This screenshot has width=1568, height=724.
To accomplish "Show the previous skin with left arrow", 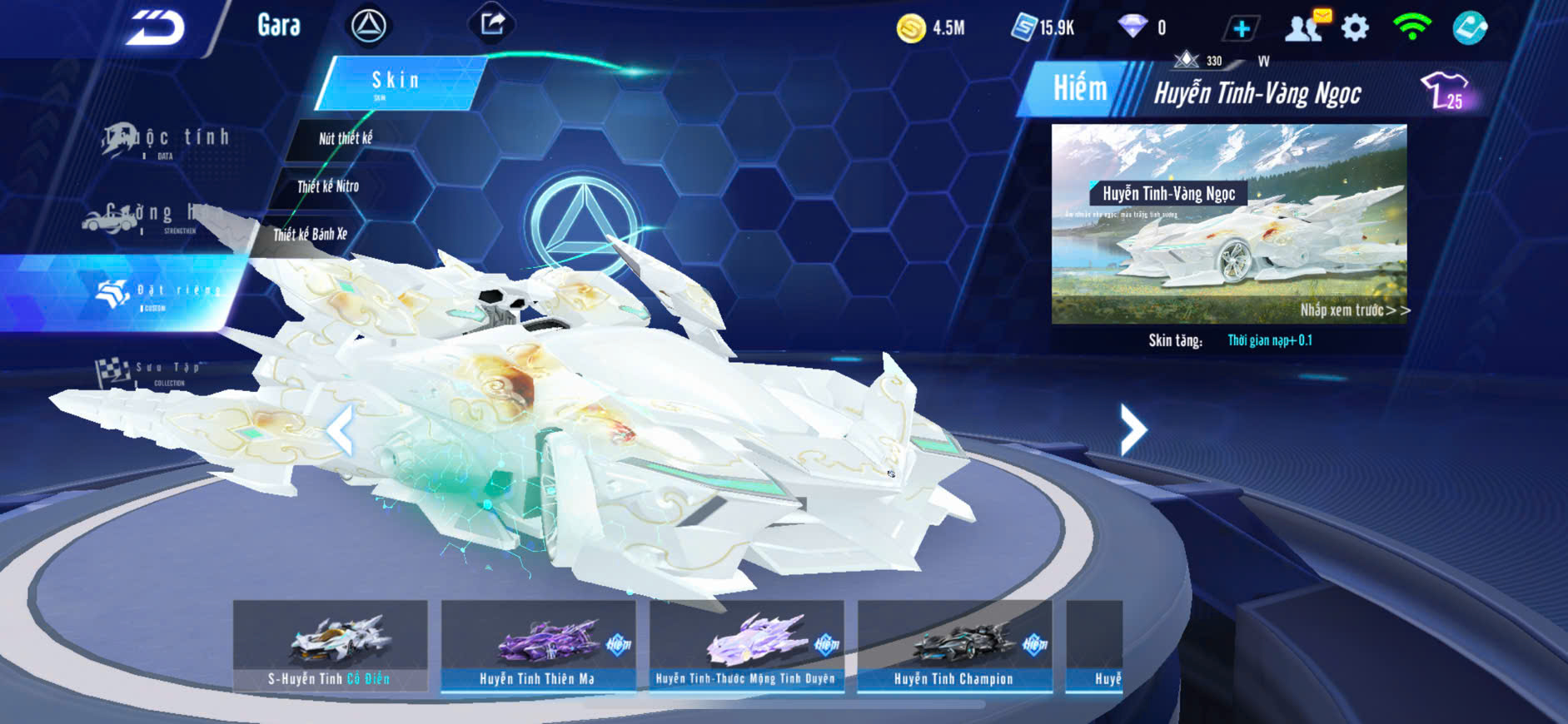I will 340,430.
